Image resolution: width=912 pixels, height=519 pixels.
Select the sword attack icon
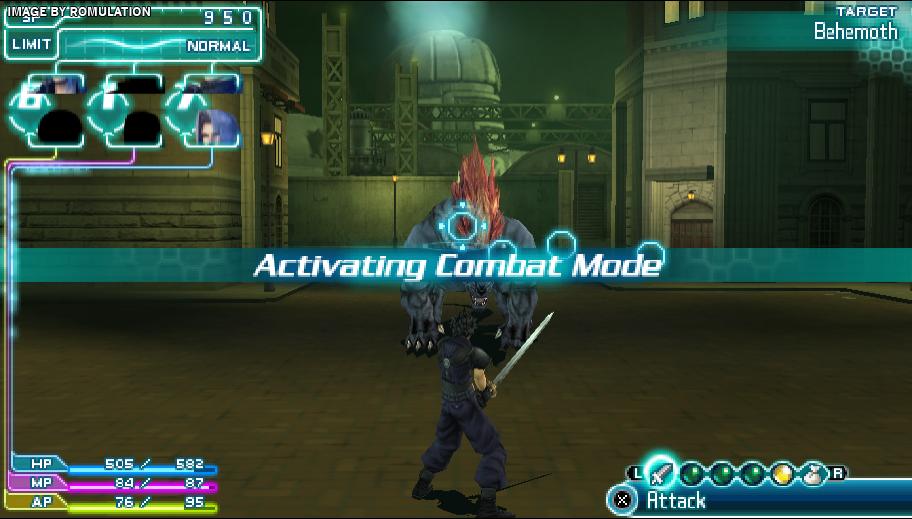pyautogui.click(x=660, y=472)
